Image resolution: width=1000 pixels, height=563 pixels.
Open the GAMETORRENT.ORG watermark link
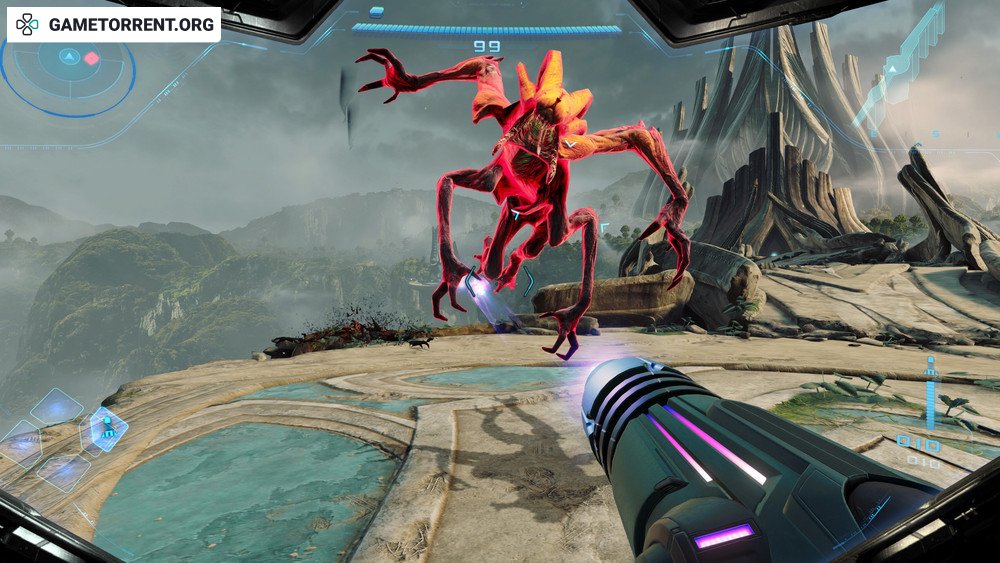tap(114, 25)
